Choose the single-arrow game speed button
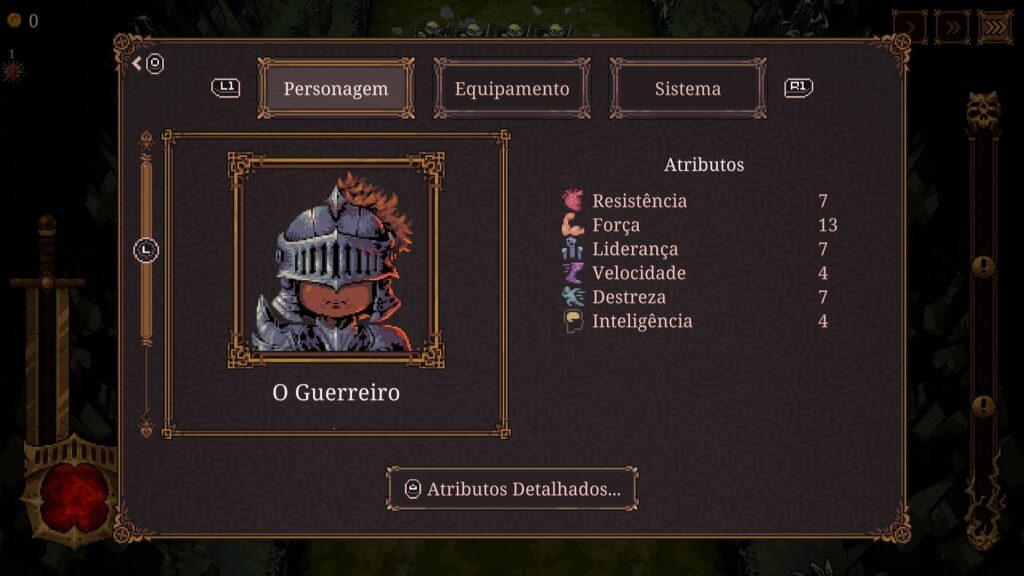Image resolution: width=1024 pixels, height=576 pixels. tap(909, 27)
